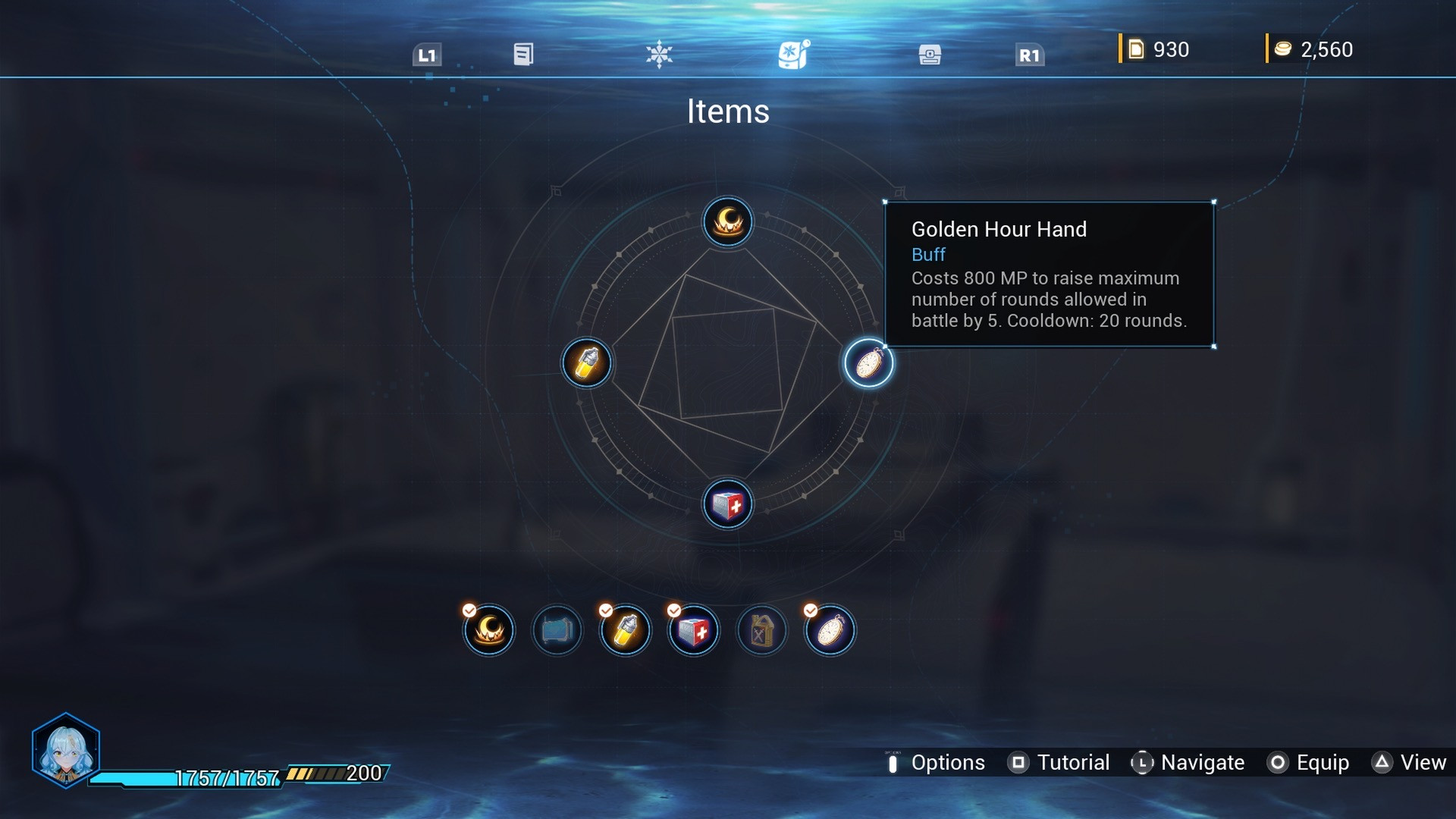The width and height of the screenshot is (1456, 819).
Task: Toggle the checkmark on the first aid kit
Action: 673,608
